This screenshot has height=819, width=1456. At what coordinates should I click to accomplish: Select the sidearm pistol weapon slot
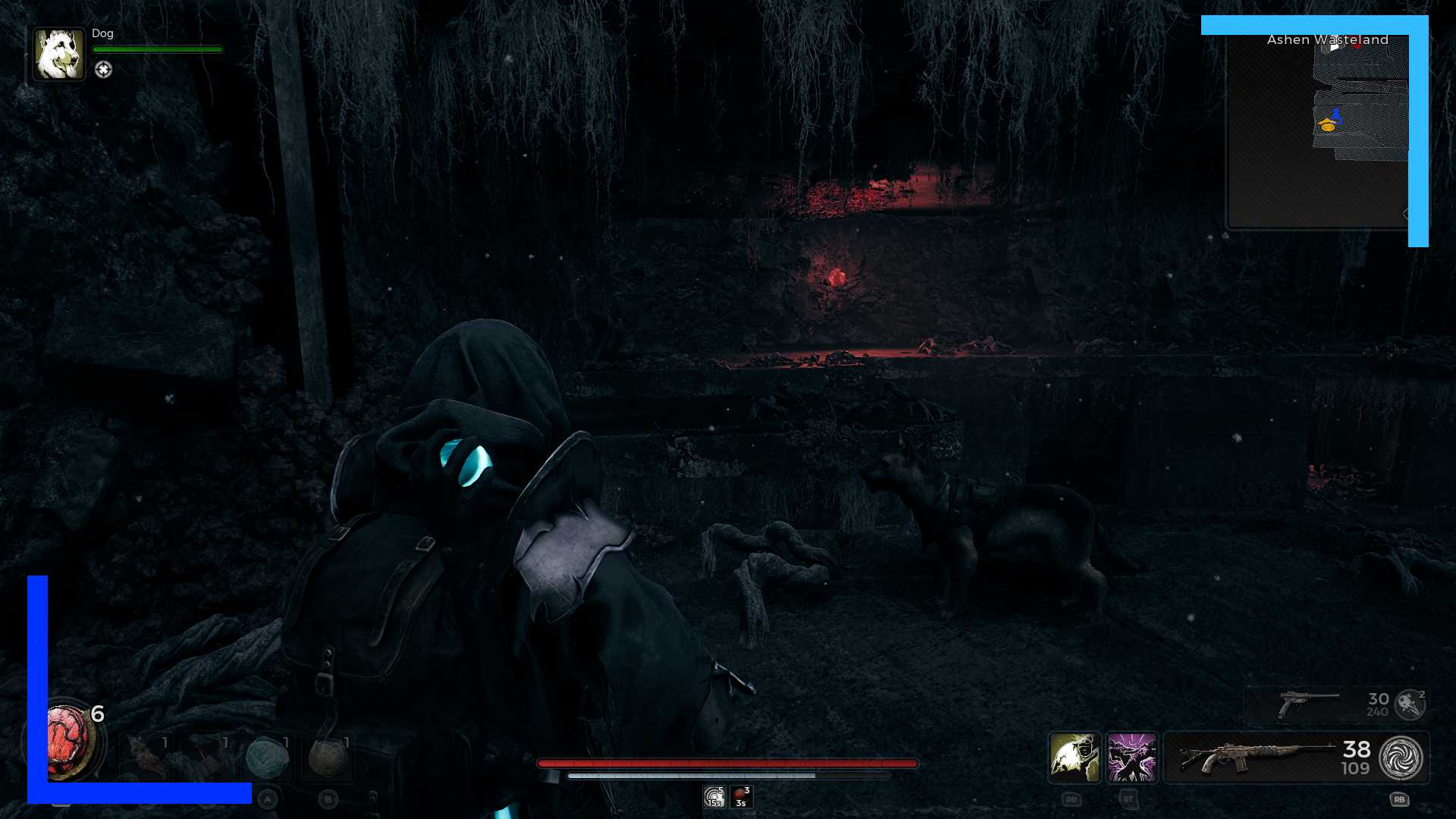pyautogui.click(x=1308, y=704)
